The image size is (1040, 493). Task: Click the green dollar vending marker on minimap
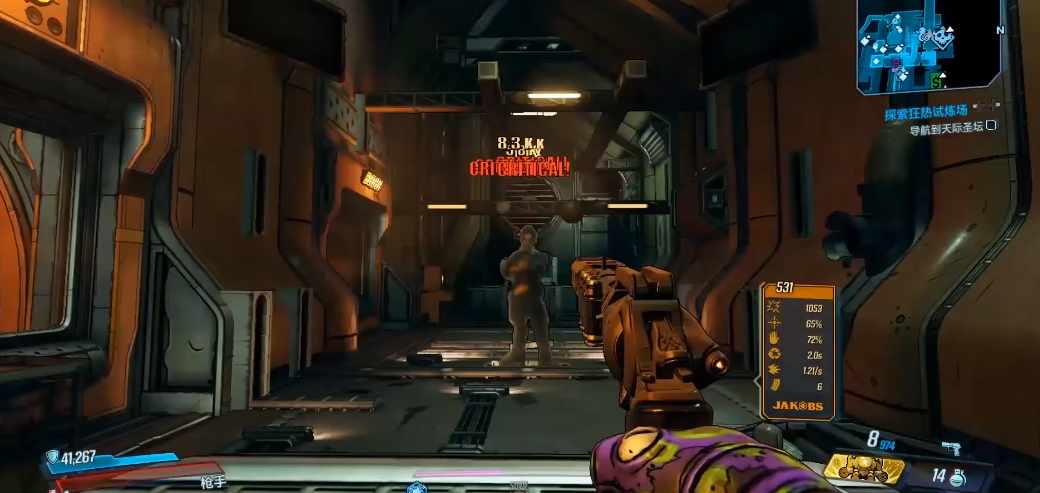click(x=936, y=80)
